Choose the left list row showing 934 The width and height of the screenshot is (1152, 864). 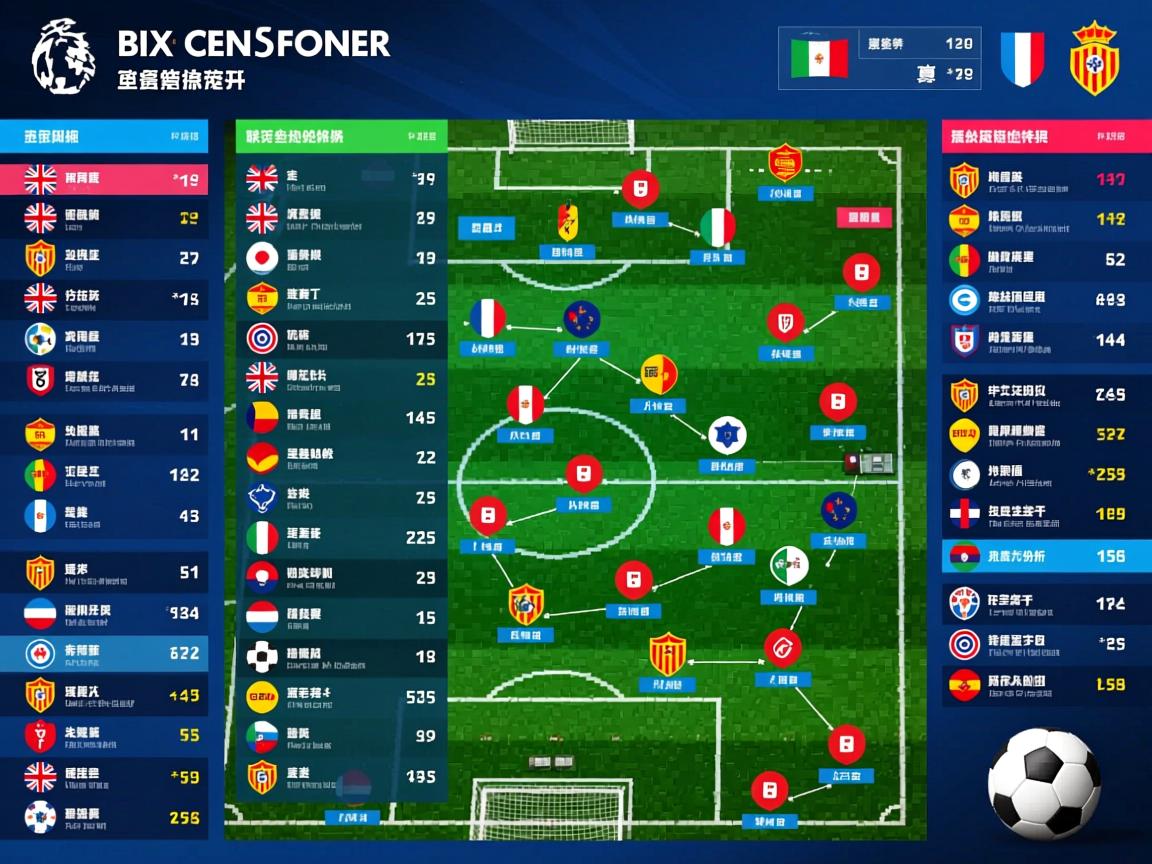tap(104, 612)
